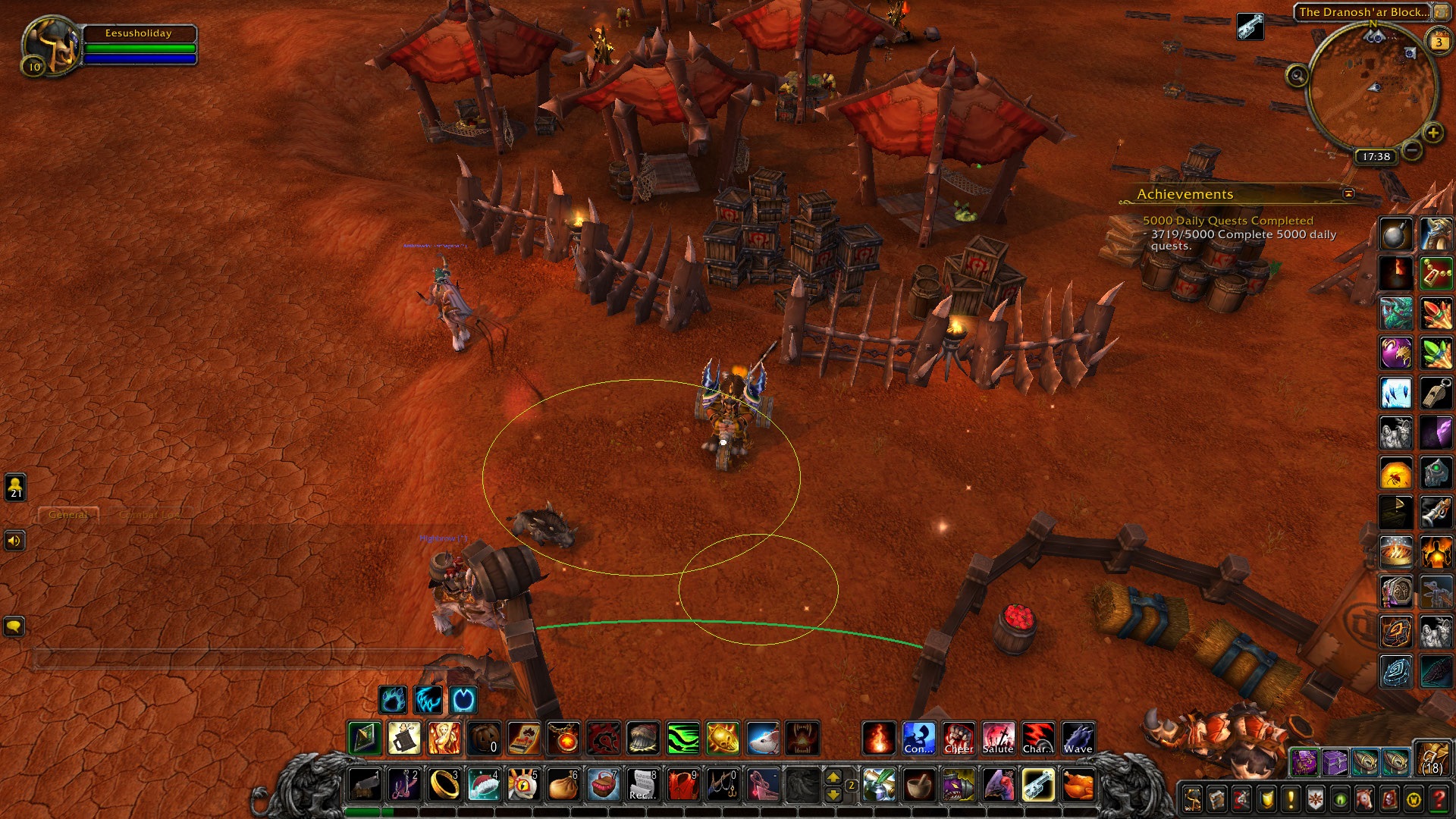Use the red Winter Veil hat item
The width and height of the screenshot is (1456, 819).
pos(484,785)
